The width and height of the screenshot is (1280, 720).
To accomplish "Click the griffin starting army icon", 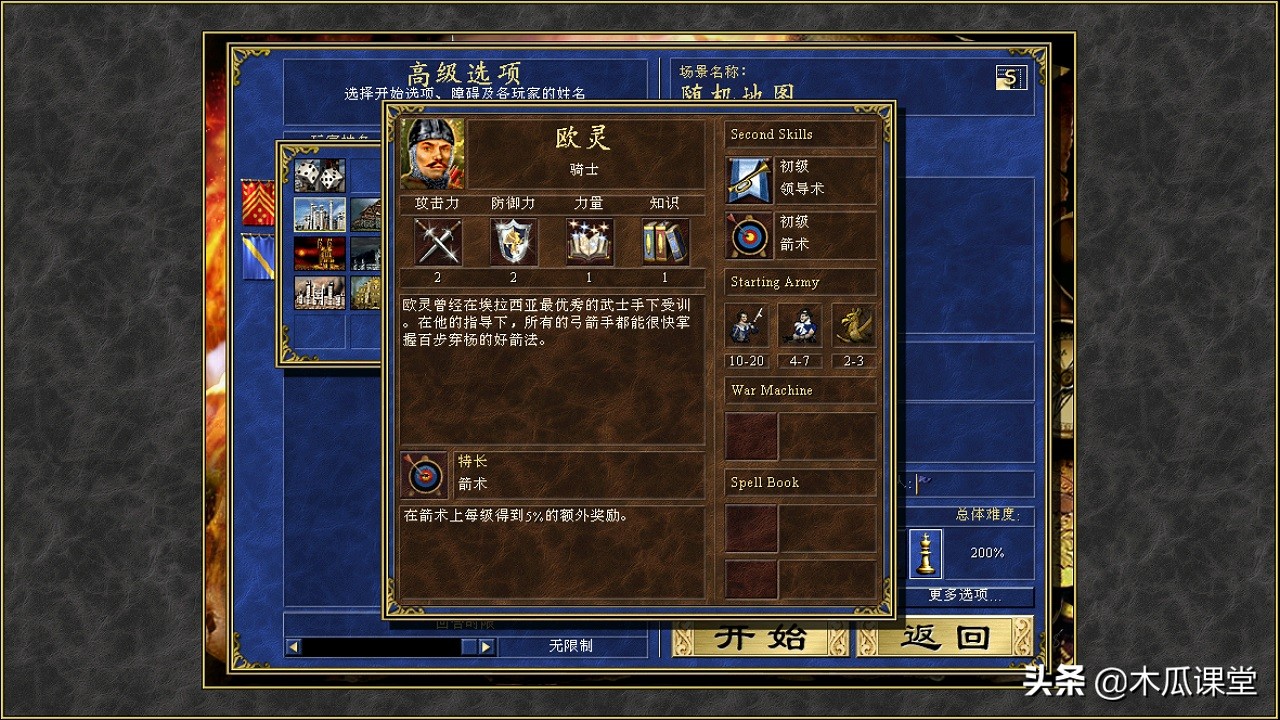I will pos(853,325).
